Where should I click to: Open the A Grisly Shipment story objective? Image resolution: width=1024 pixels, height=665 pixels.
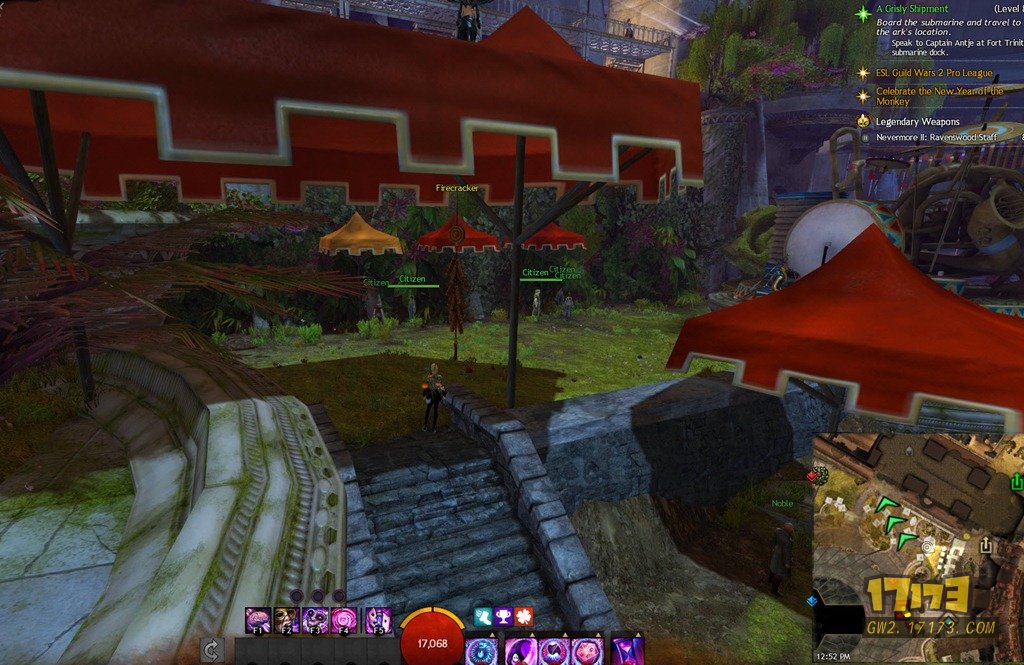click(912, 9)
